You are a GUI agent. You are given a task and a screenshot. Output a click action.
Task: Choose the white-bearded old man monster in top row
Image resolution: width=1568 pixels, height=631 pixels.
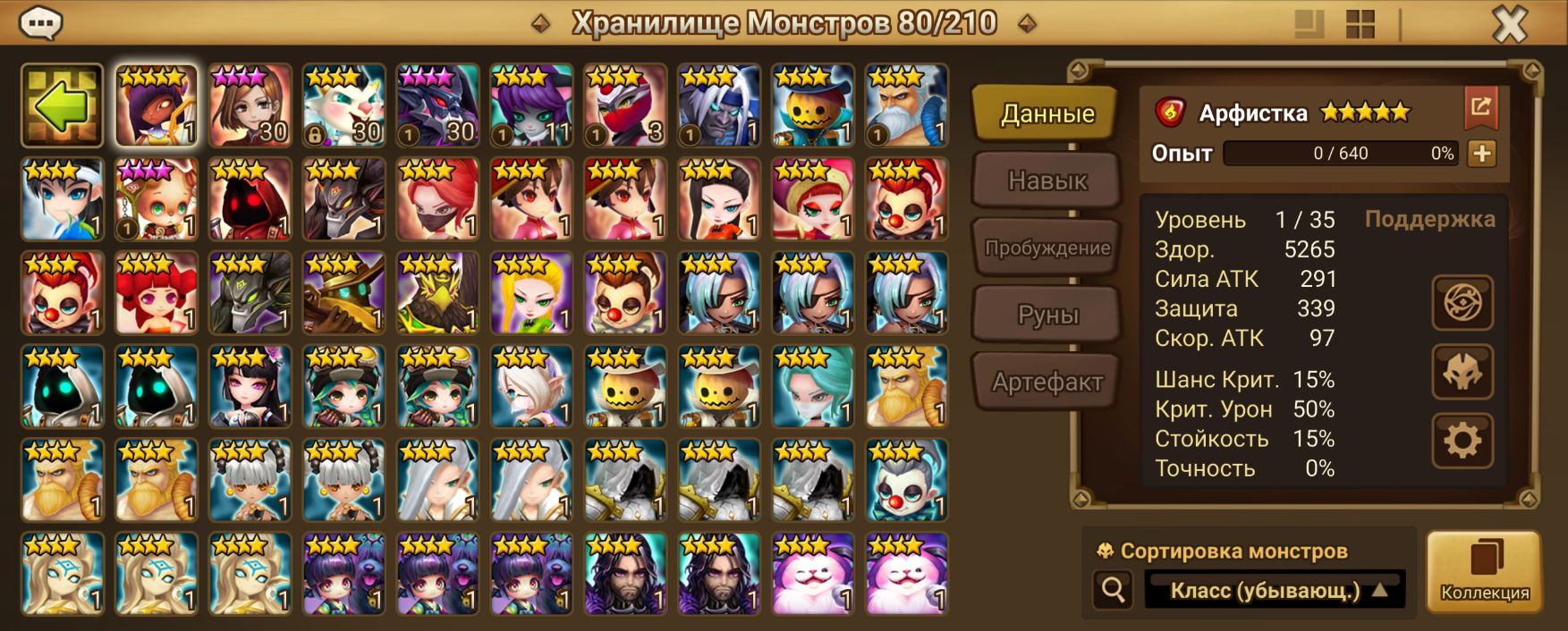906,106
